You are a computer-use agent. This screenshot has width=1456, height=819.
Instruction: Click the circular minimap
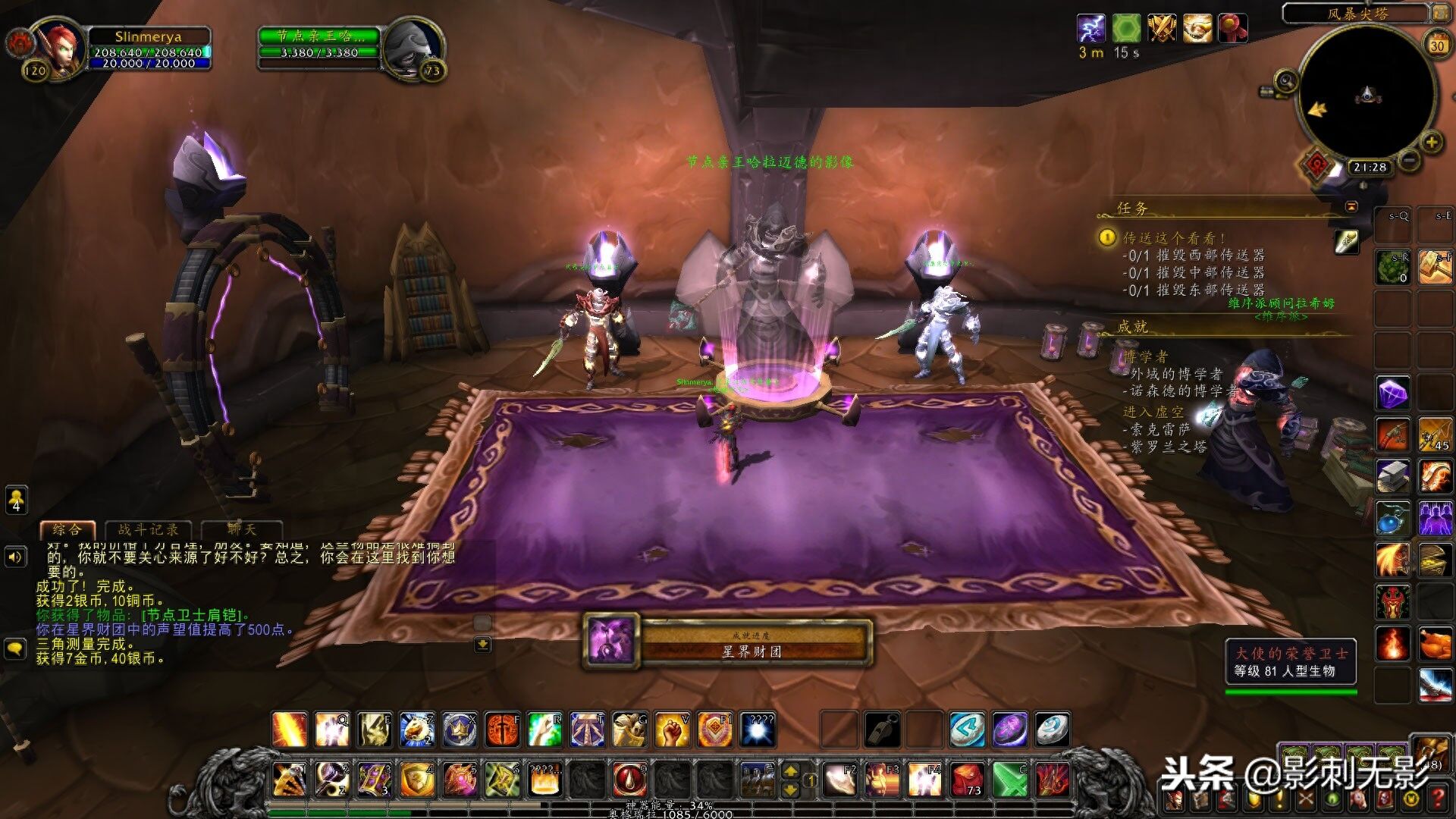[x=1367, y=94]
